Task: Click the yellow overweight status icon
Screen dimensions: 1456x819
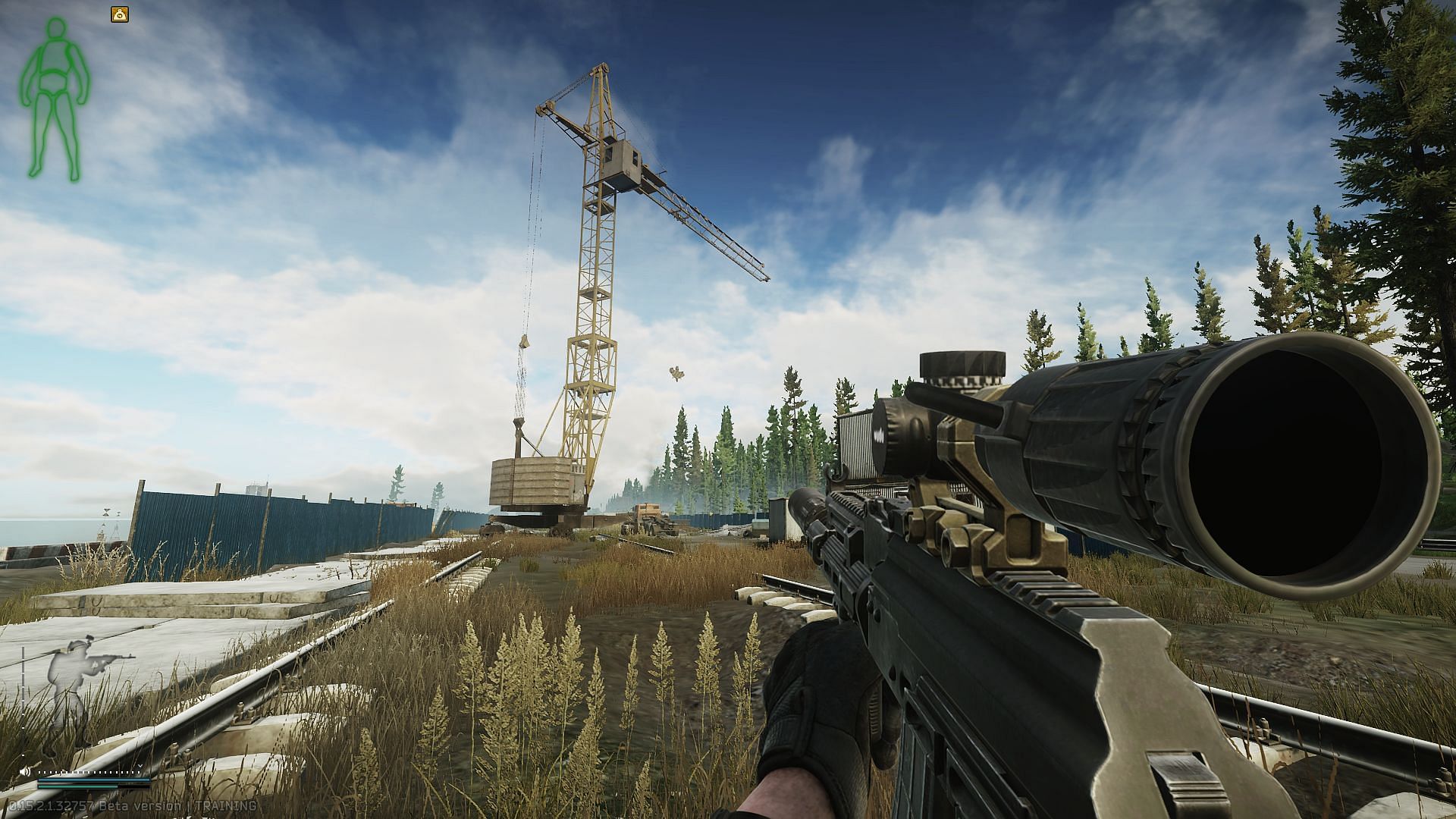Action: (x=120, y=13)
